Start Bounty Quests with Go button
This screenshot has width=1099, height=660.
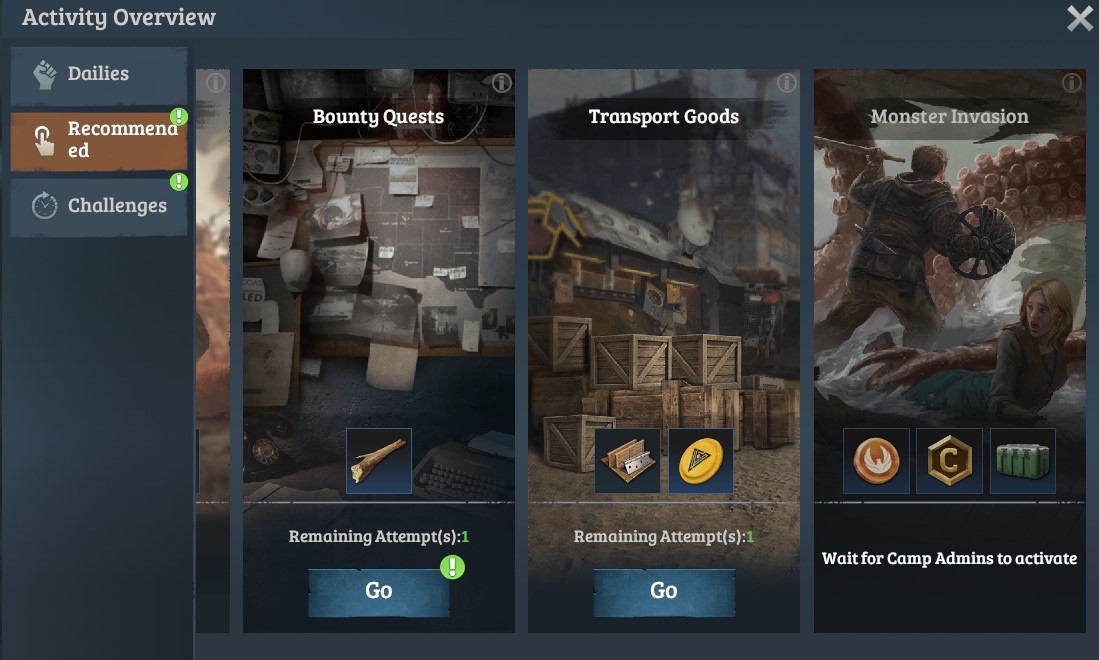(x=378, y=591)
